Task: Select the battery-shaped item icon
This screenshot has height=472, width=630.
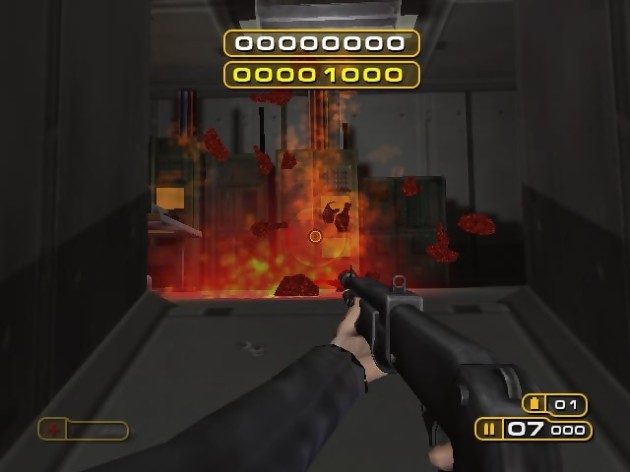Action: coord(534,405)
